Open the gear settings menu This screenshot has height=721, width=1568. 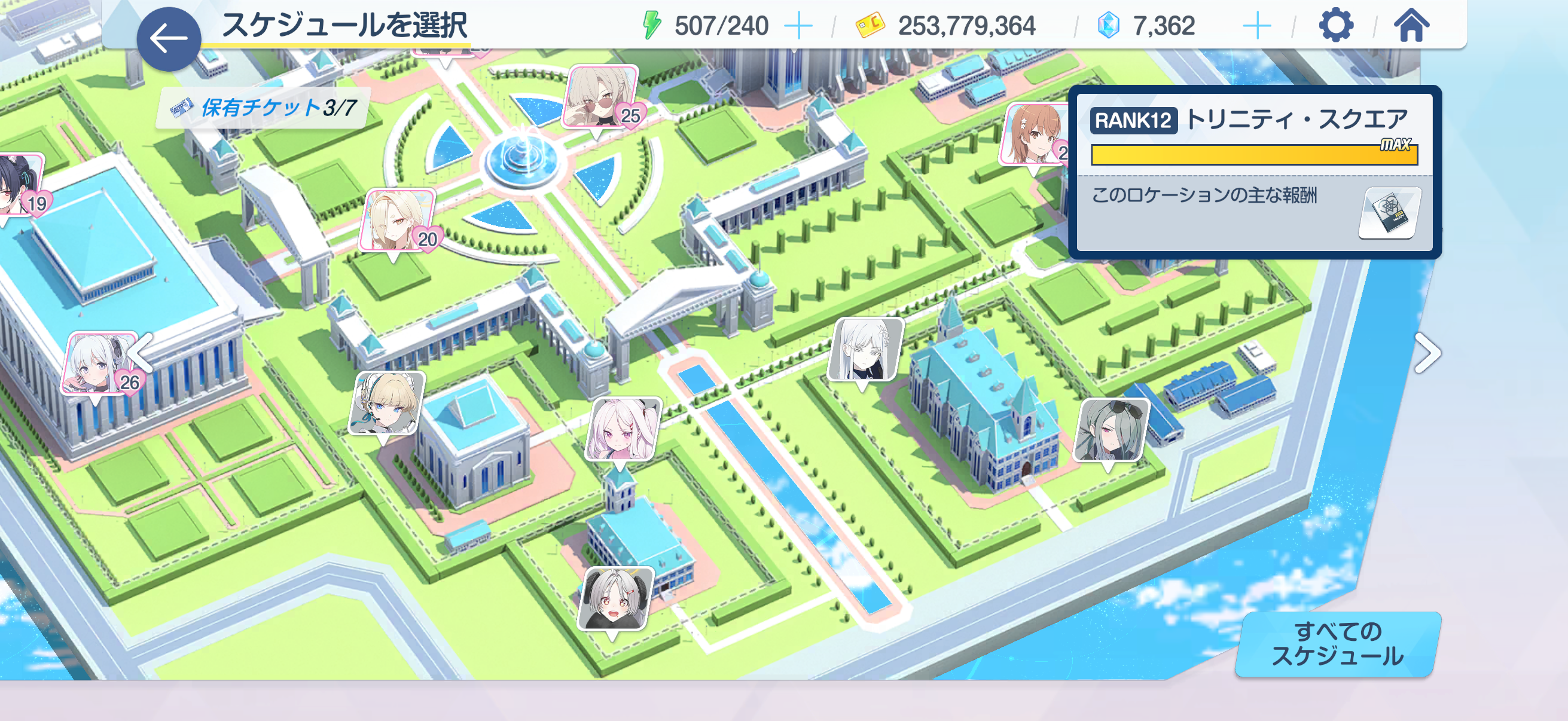[x=1335, y=26]
